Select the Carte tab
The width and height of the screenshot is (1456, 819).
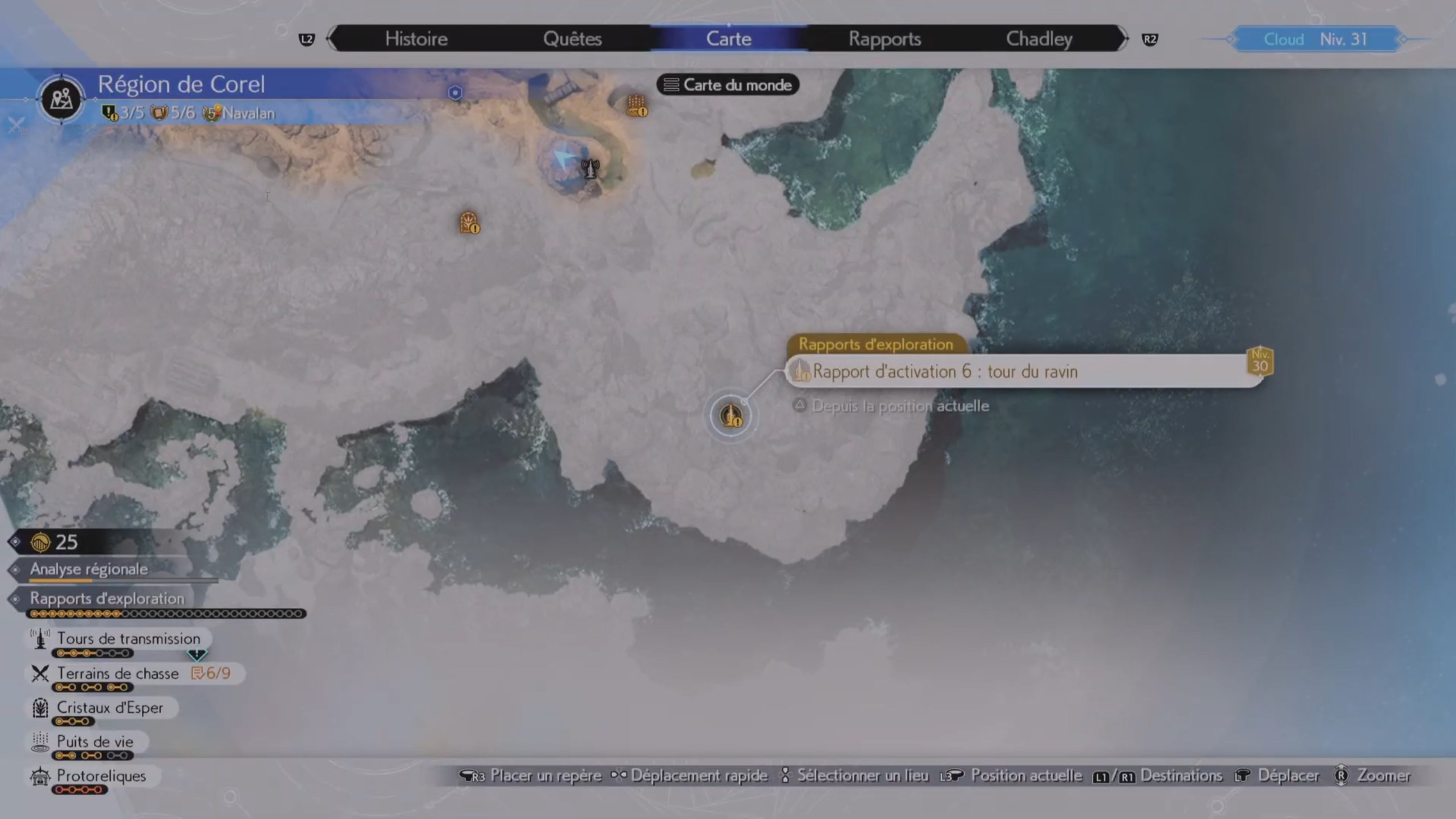click(729, 38)
